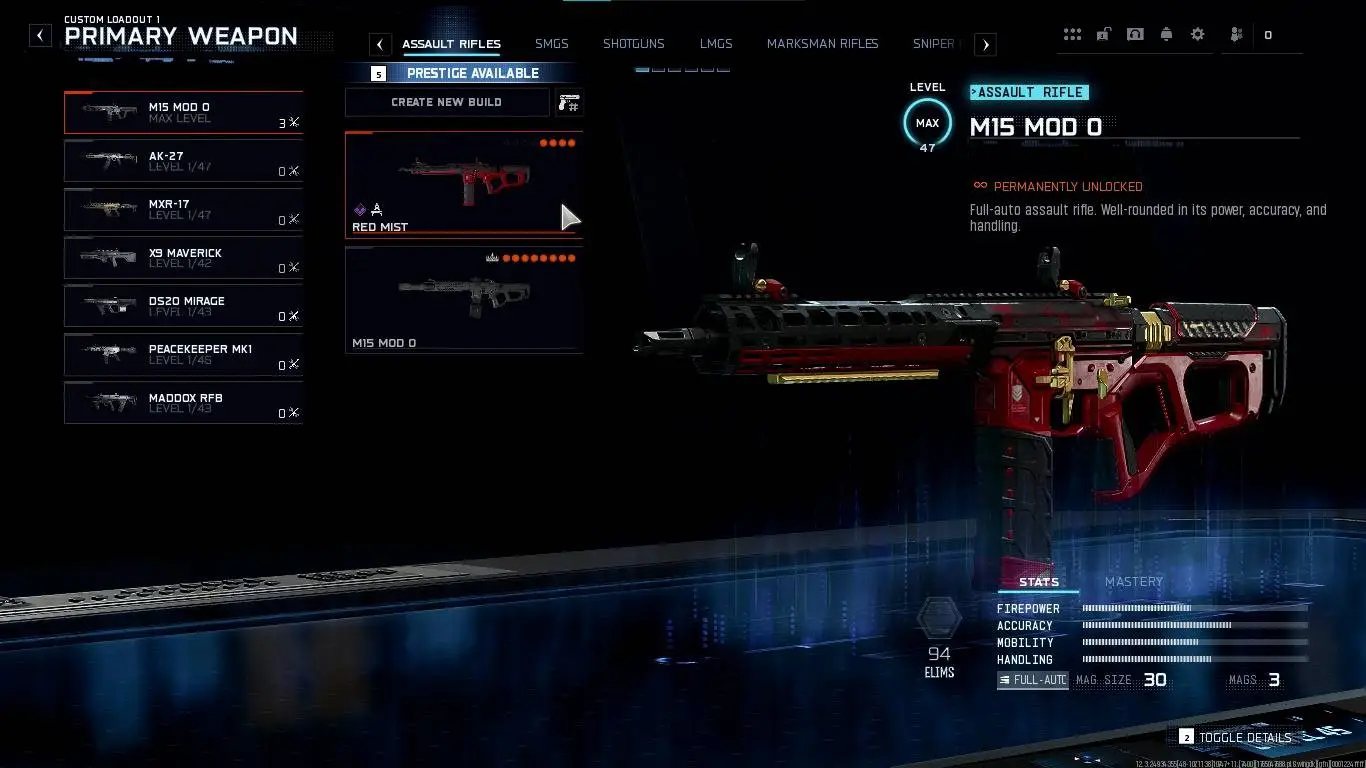Click the headset support icon

1135,33
